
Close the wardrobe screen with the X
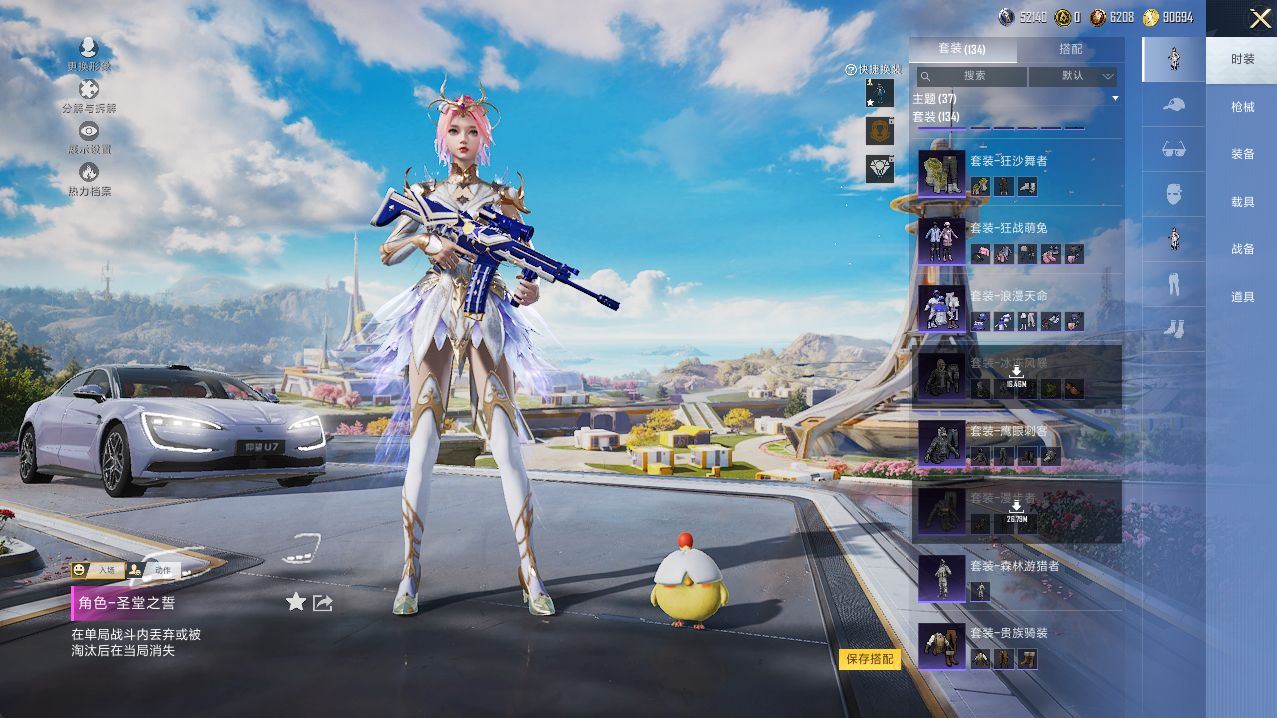tap(1258, 18)
